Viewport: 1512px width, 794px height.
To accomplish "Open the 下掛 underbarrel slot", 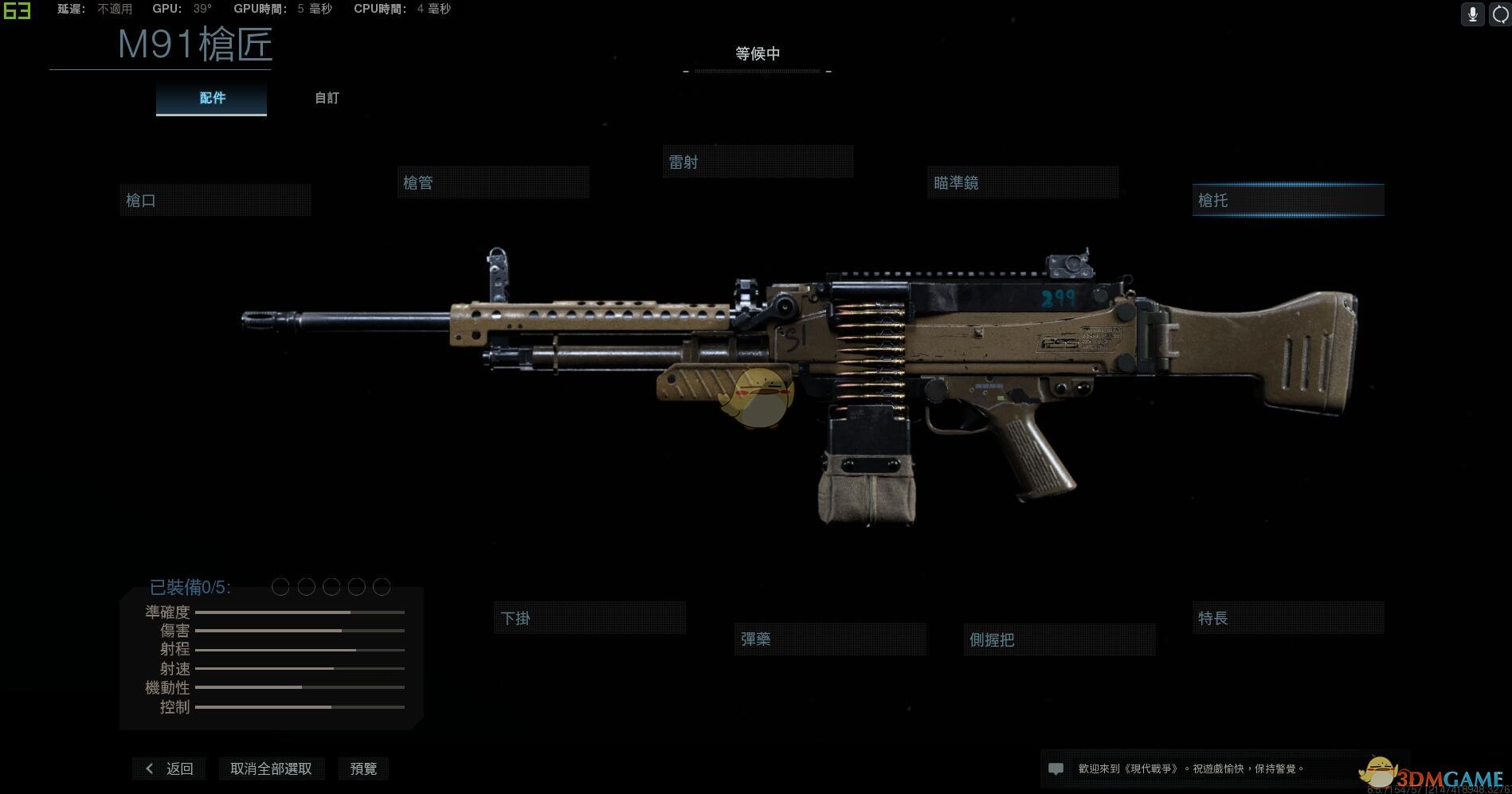I will [x=590, y=618].
